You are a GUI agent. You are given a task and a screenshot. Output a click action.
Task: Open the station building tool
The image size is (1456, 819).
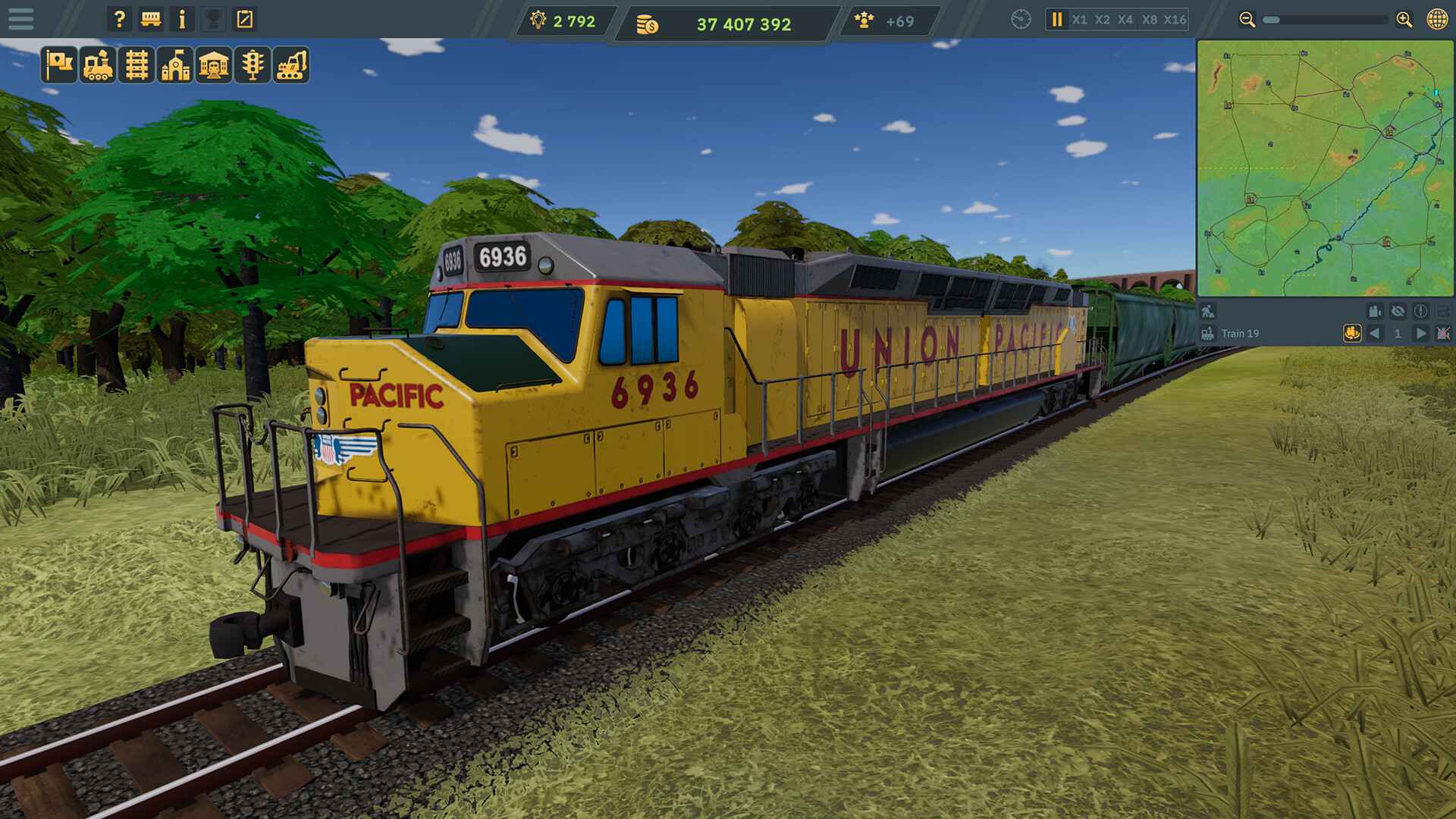(212, 68)
